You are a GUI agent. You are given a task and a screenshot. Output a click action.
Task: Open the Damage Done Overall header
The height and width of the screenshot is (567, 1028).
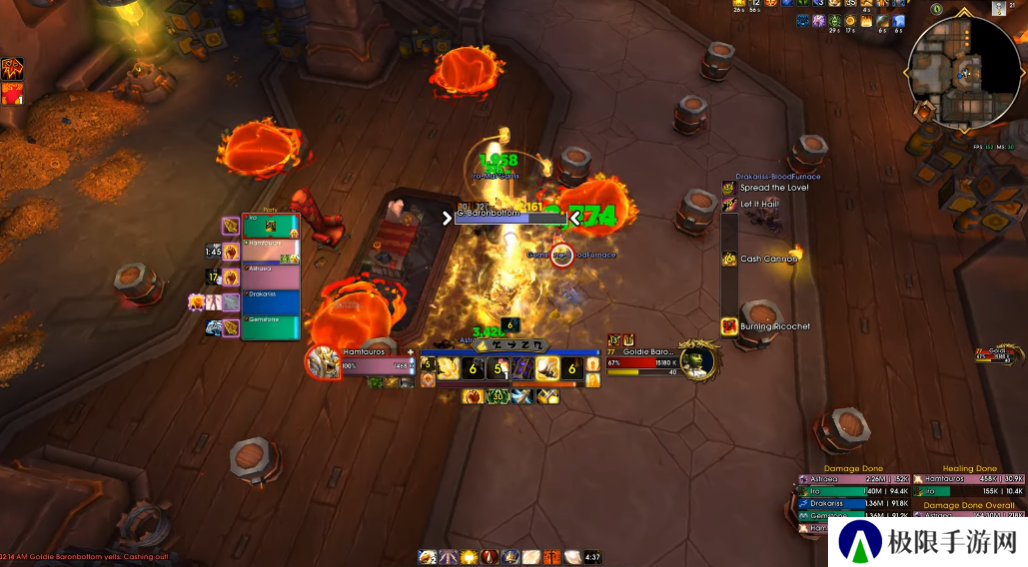[x=969, y=505]
